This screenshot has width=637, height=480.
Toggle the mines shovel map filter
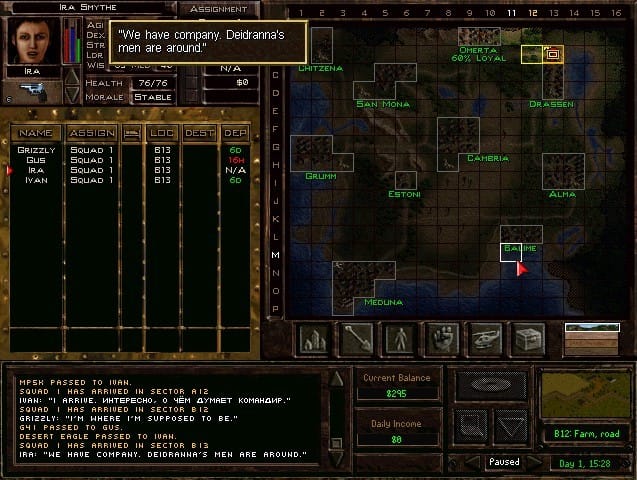357,339
